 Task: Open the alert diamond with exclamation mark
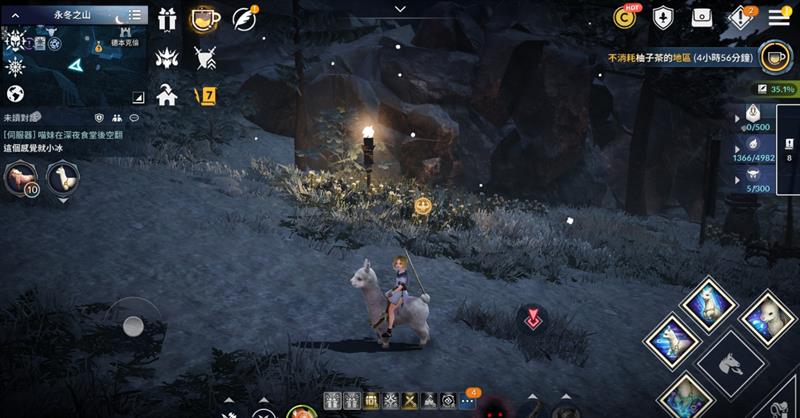coord(739,17)
